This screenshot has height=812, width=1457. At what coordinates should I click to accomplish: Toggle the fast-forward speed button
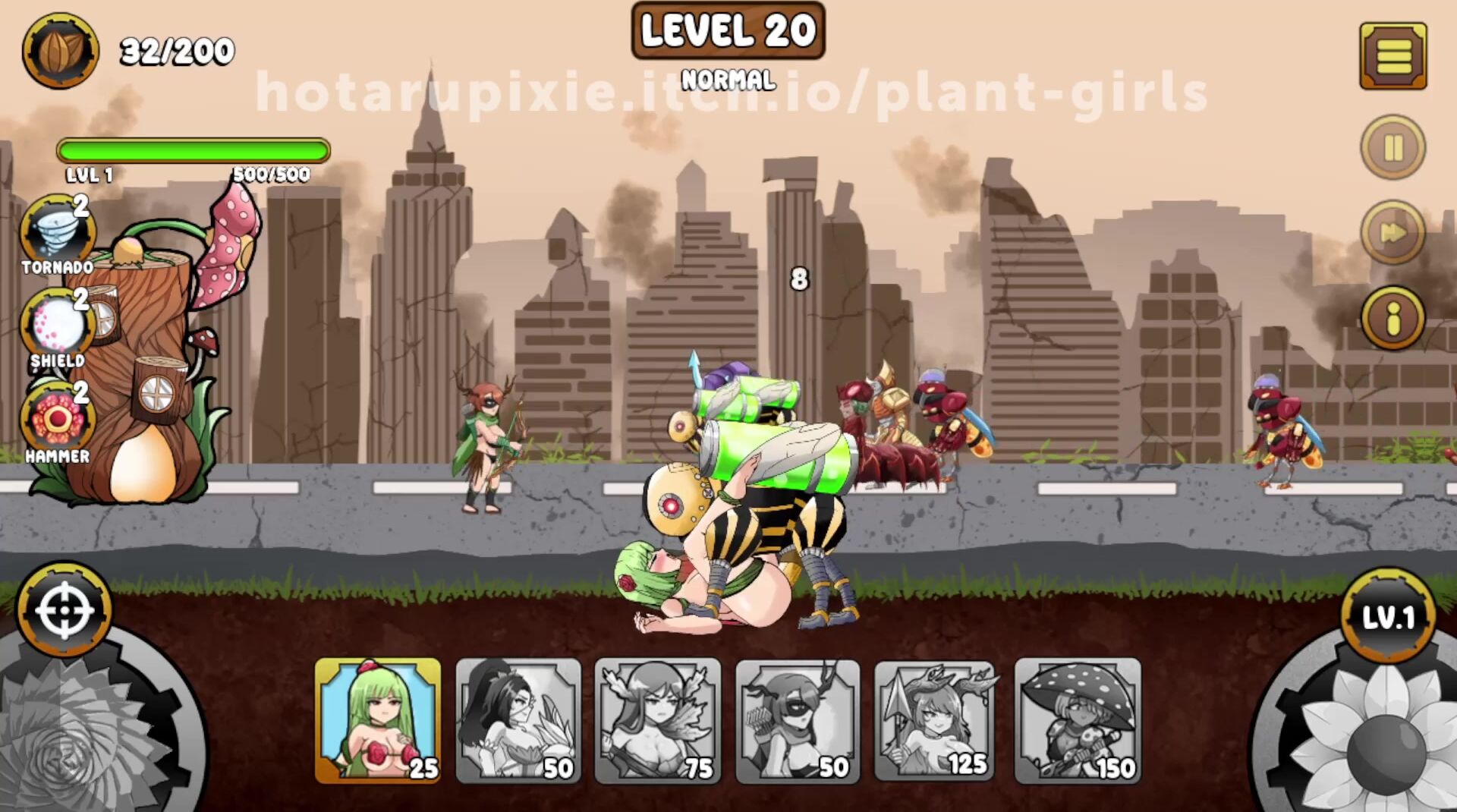coord(1392,232)
